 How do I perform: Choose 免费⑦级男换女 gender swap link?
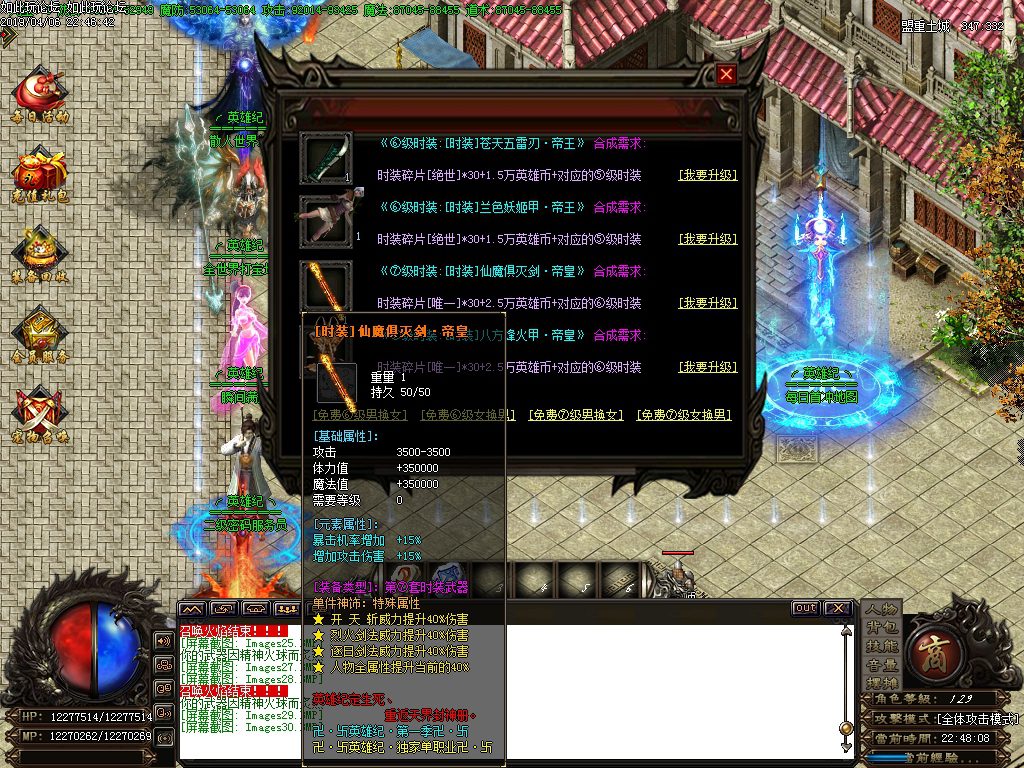[575, 415]
